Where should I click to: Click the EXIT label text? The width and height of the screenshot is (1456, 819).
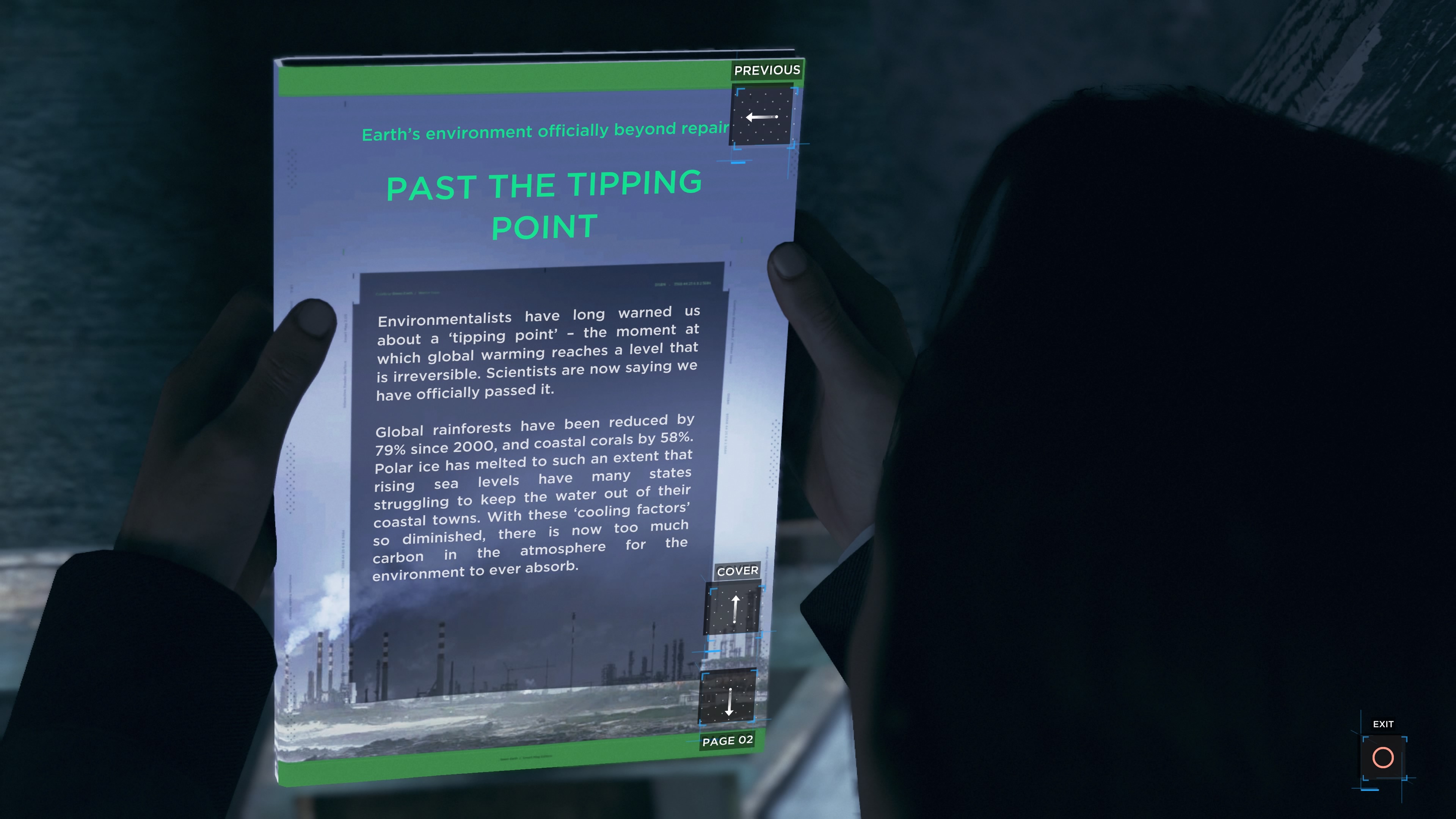(1383, 723)
